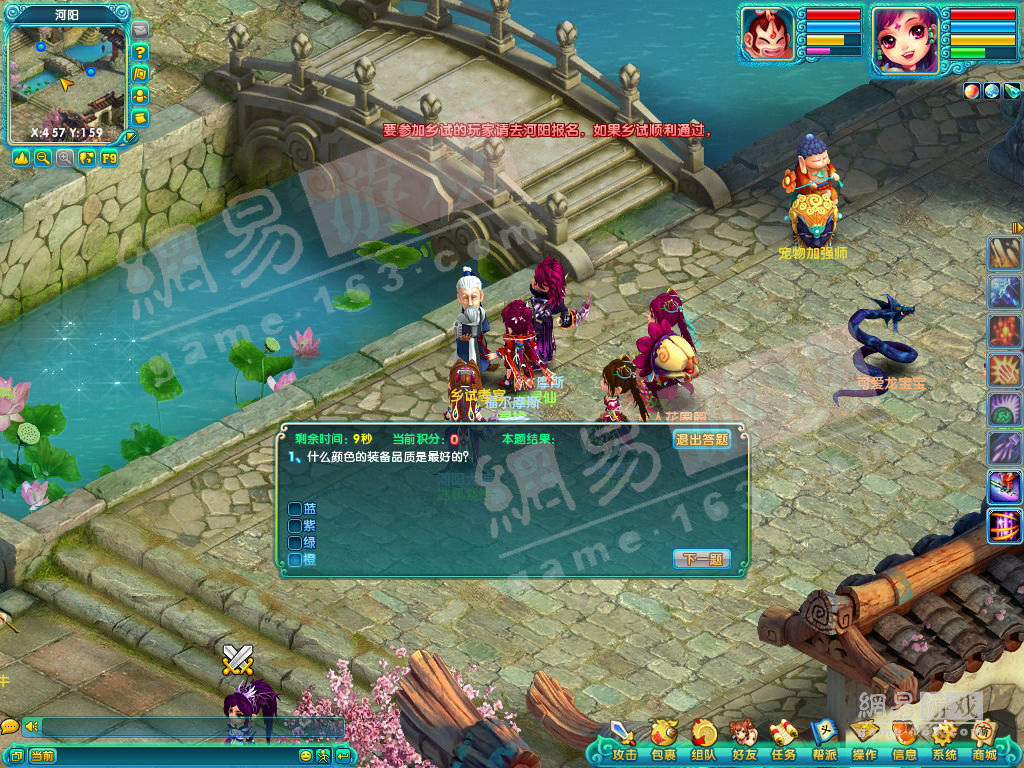Open the question mark help button
Image resolution: width=1024 pixels, height=768 pixels.
click(x=140, y=52)
